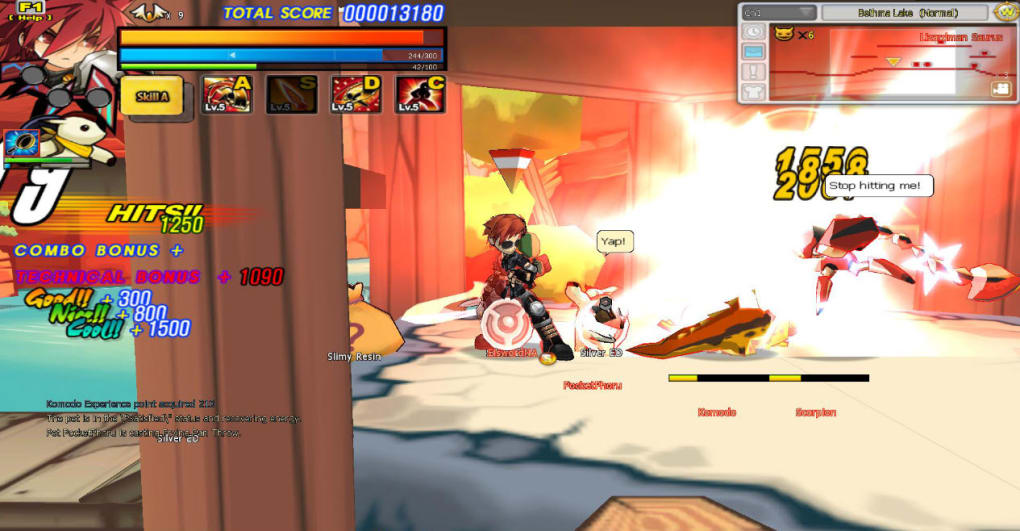The width and height of the screenshot is (1020, 531).
Task: Click the blue screen icon beside the minimap
Action: click(x=753, y=52)
